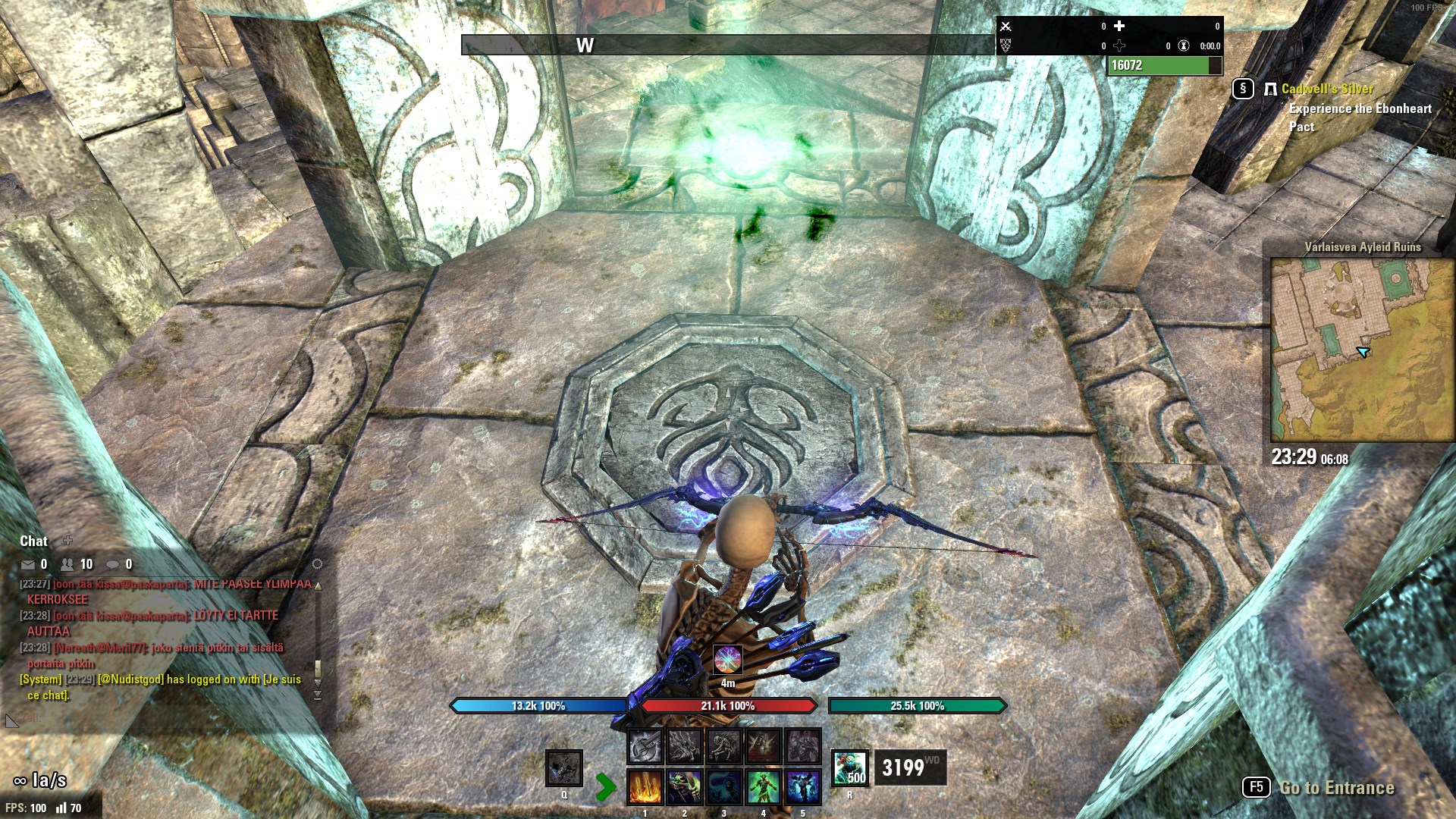This screenshot has width=1456, height=819.
Task: Jump chat to the newest message
Action: tap(318, 695)
